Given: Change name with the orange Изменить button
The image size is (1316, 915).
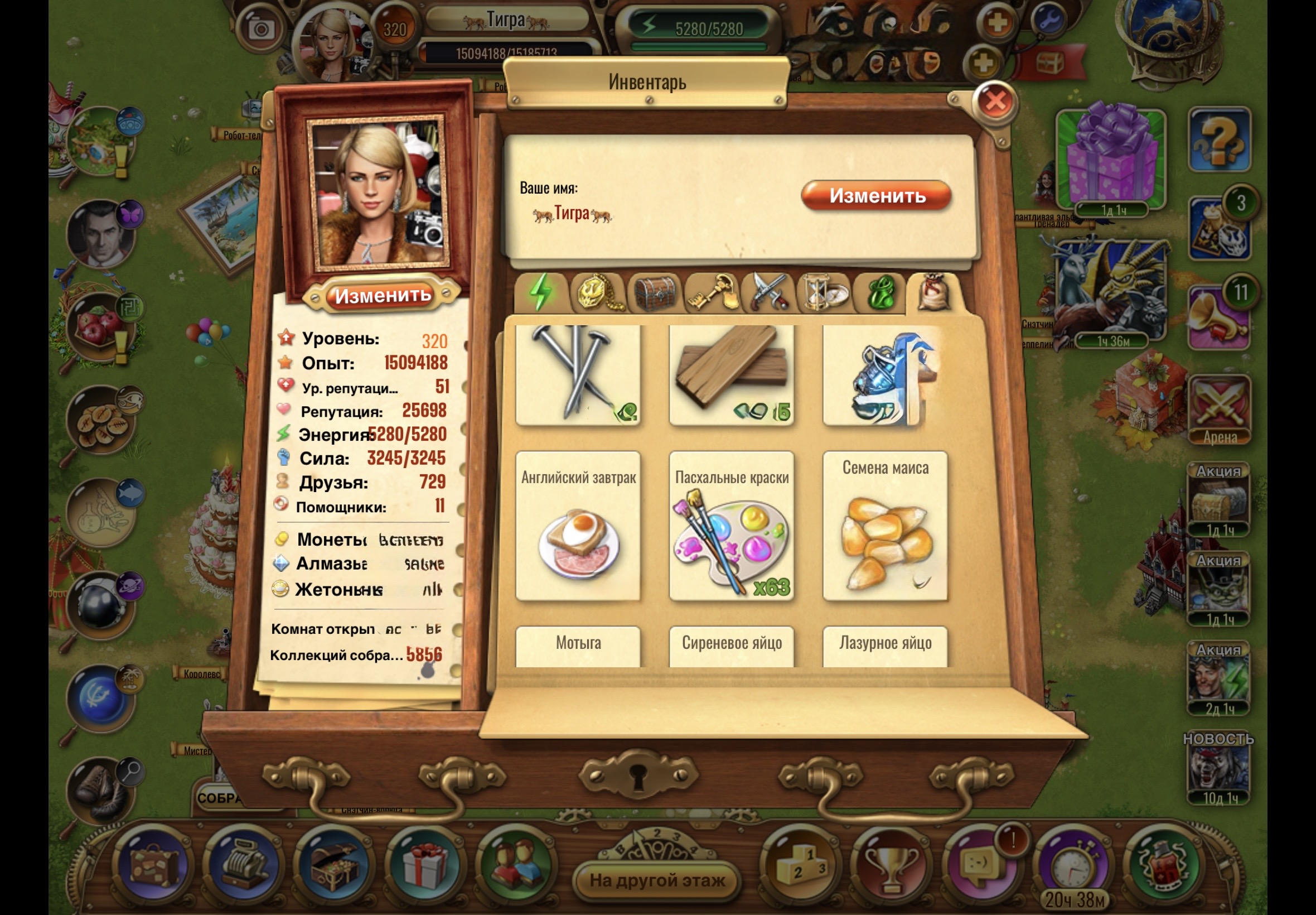Looking at the screenshot, I should tap(876, 196).
